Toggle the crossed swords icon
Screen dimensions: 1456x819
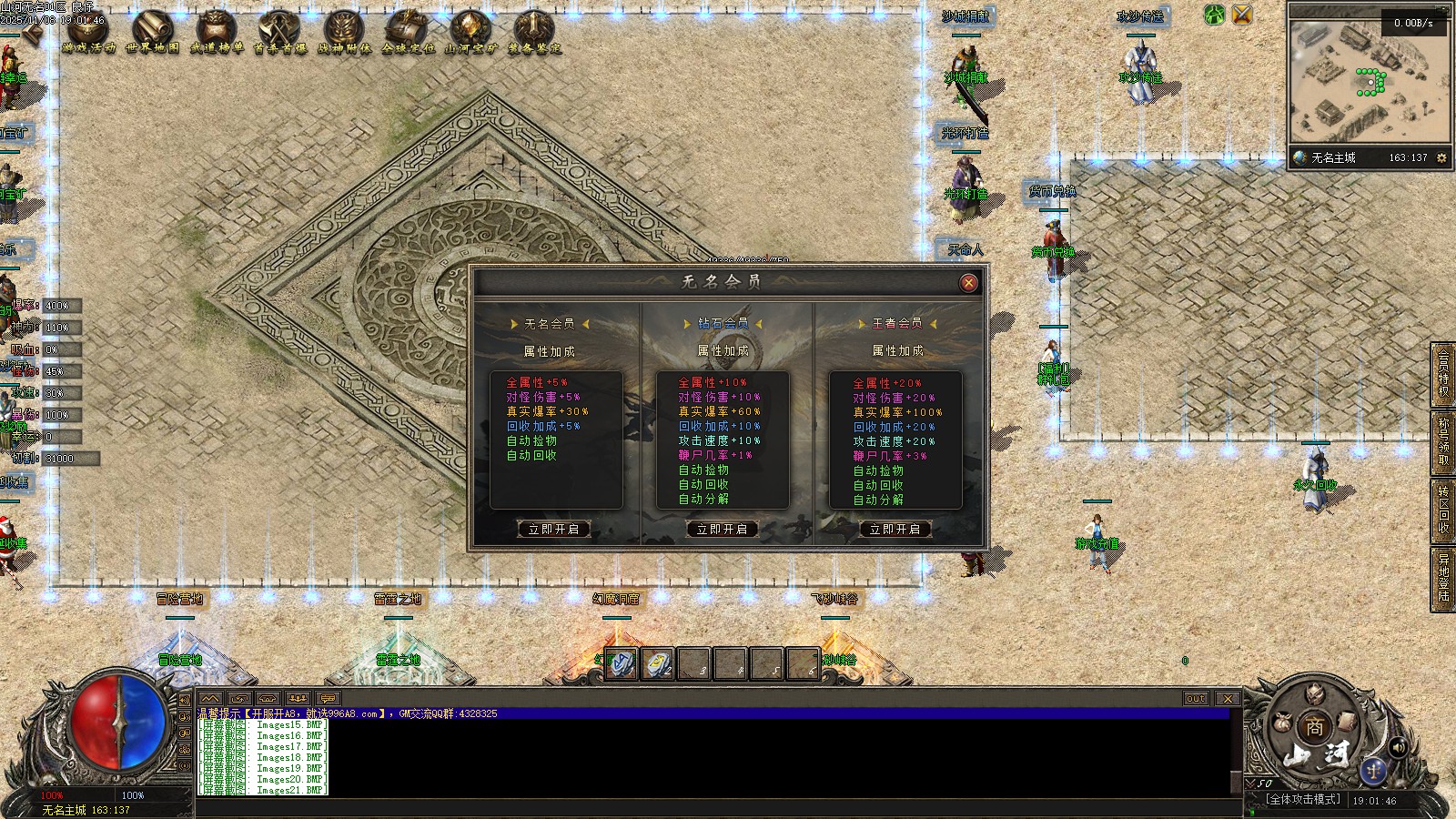pyautogui.click(x=1242, y=15)
